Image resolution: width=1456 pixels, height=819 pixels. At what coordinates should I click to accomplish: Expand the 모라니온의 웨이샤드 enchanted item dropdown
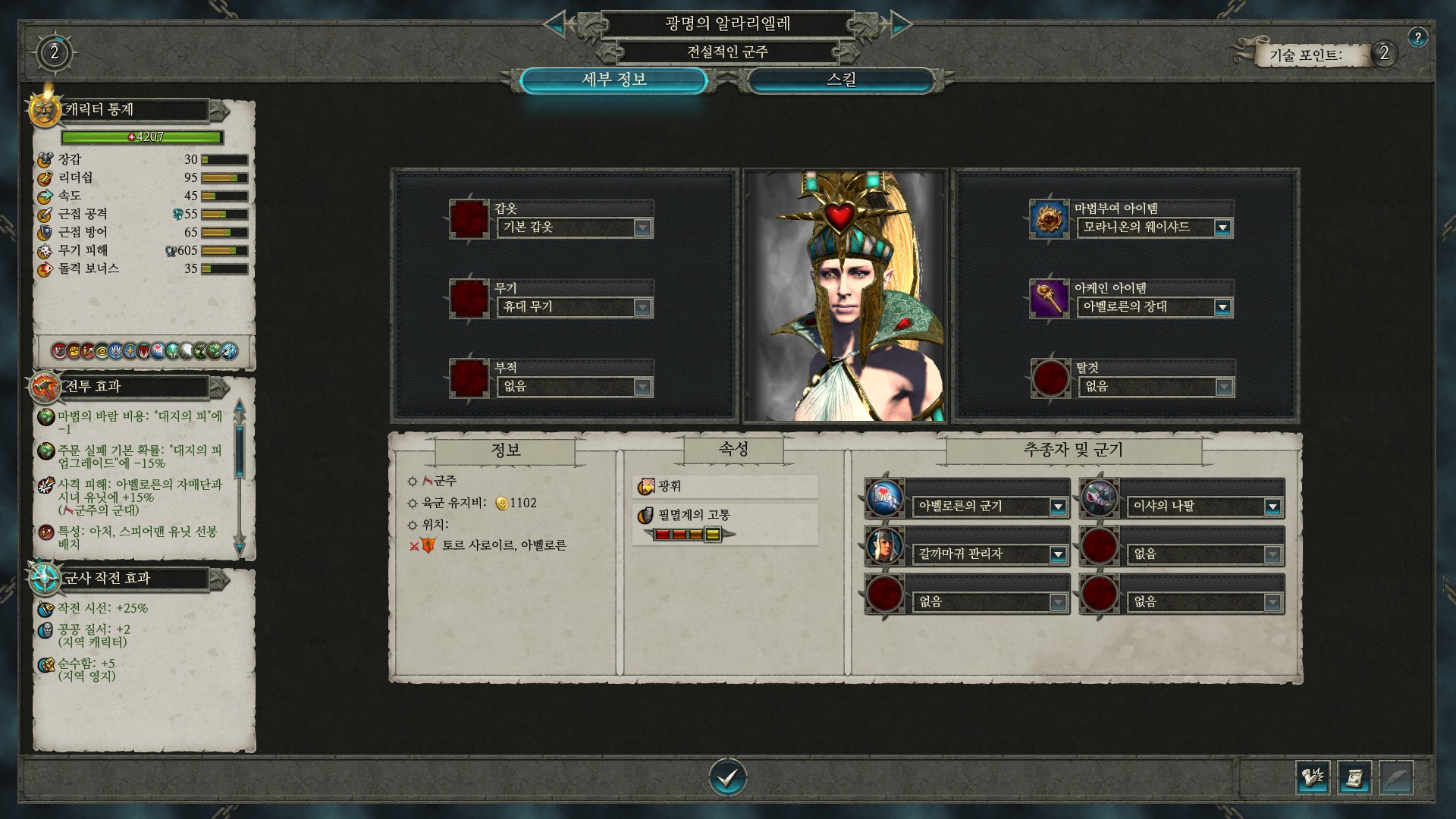tap(1222, 227)
